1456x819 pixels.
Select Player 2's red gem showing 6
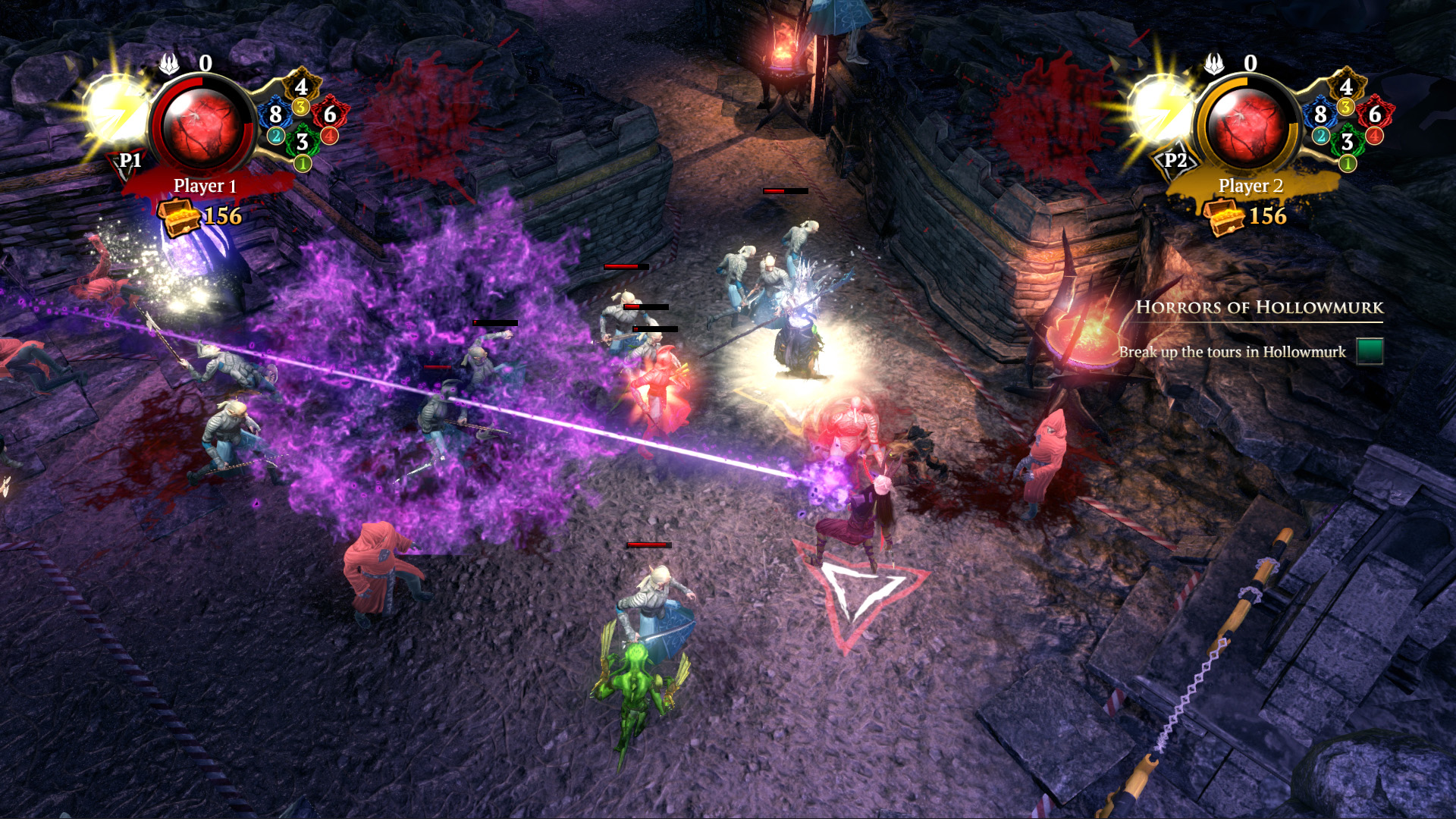click(1375, 115)
